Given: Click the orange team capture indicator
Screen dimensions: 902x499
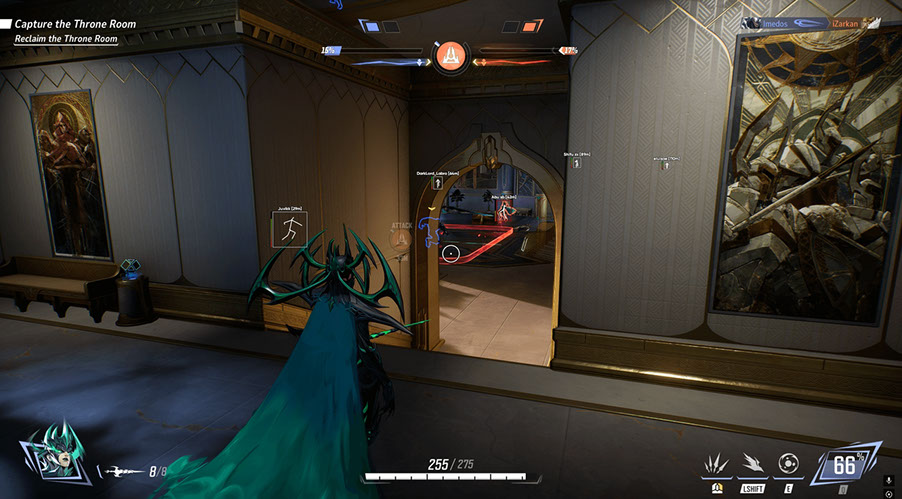Looking at the screenshot, I should coord(530,27).
